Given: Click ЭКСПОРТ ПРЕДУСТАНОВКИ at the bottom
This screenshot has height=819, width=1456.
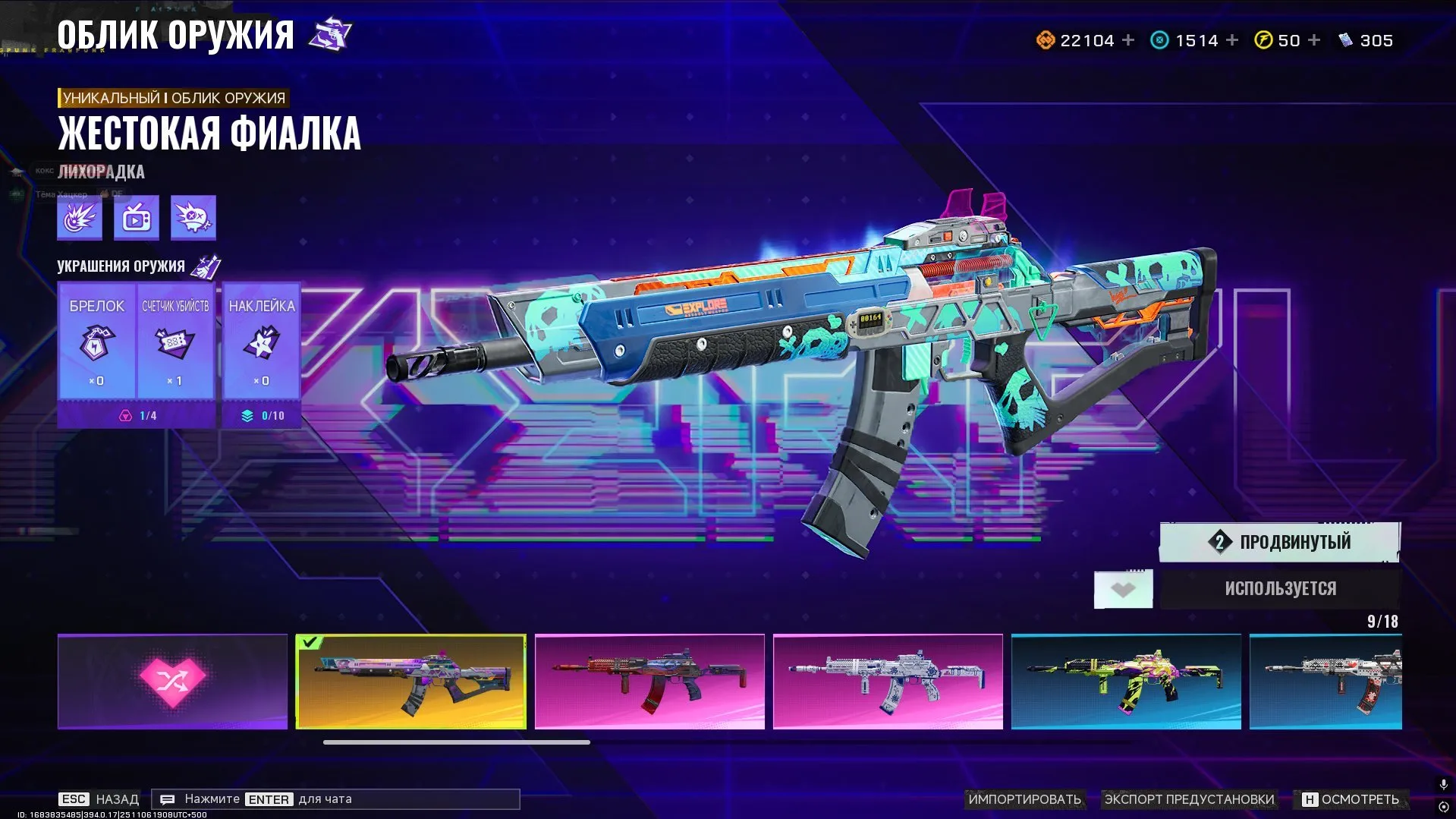Looking at the screenshot, I should (x=1190, y=799).
